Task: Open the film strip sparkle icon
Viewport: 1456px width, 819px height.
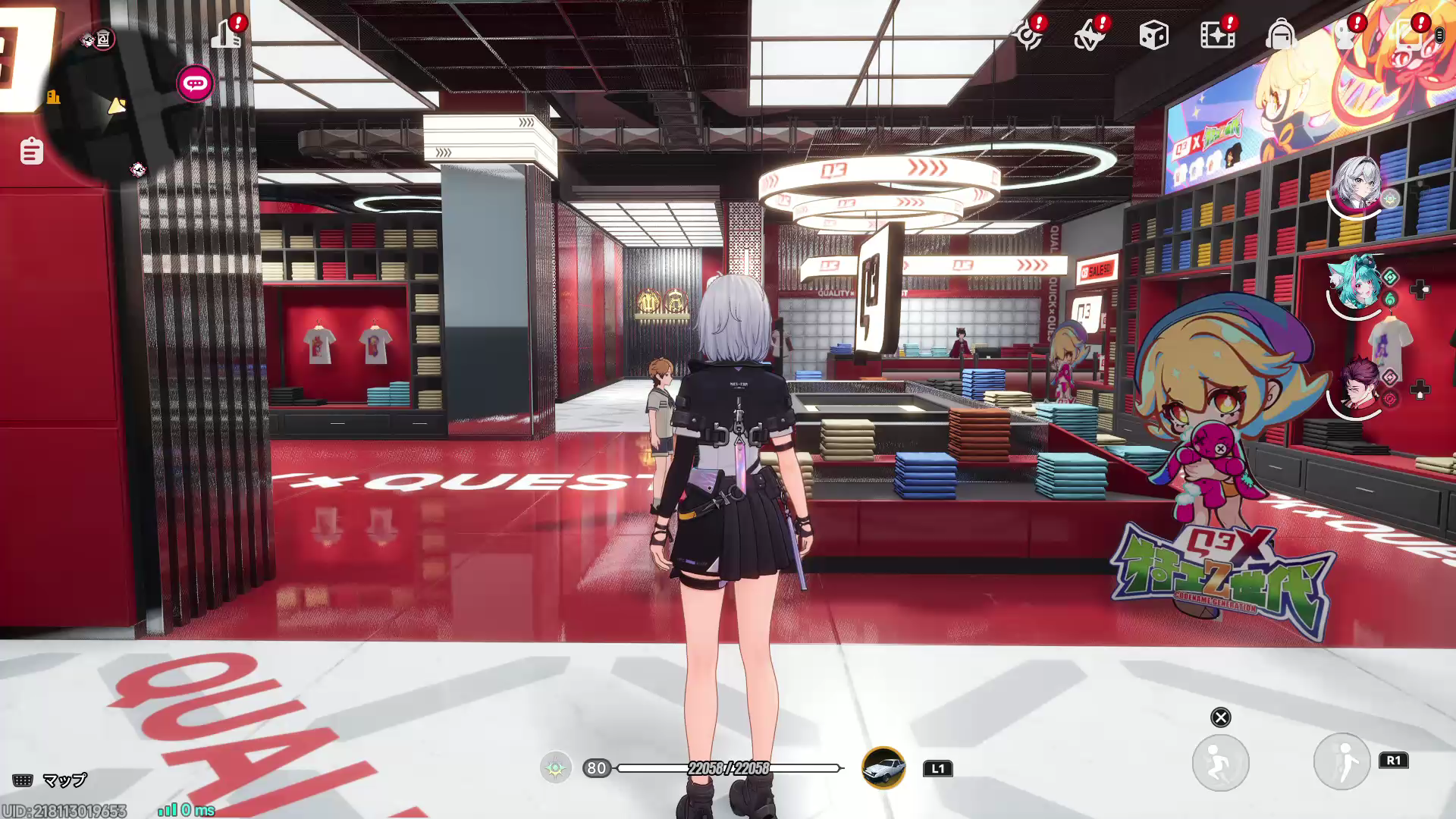Action: coord(1217,35)
